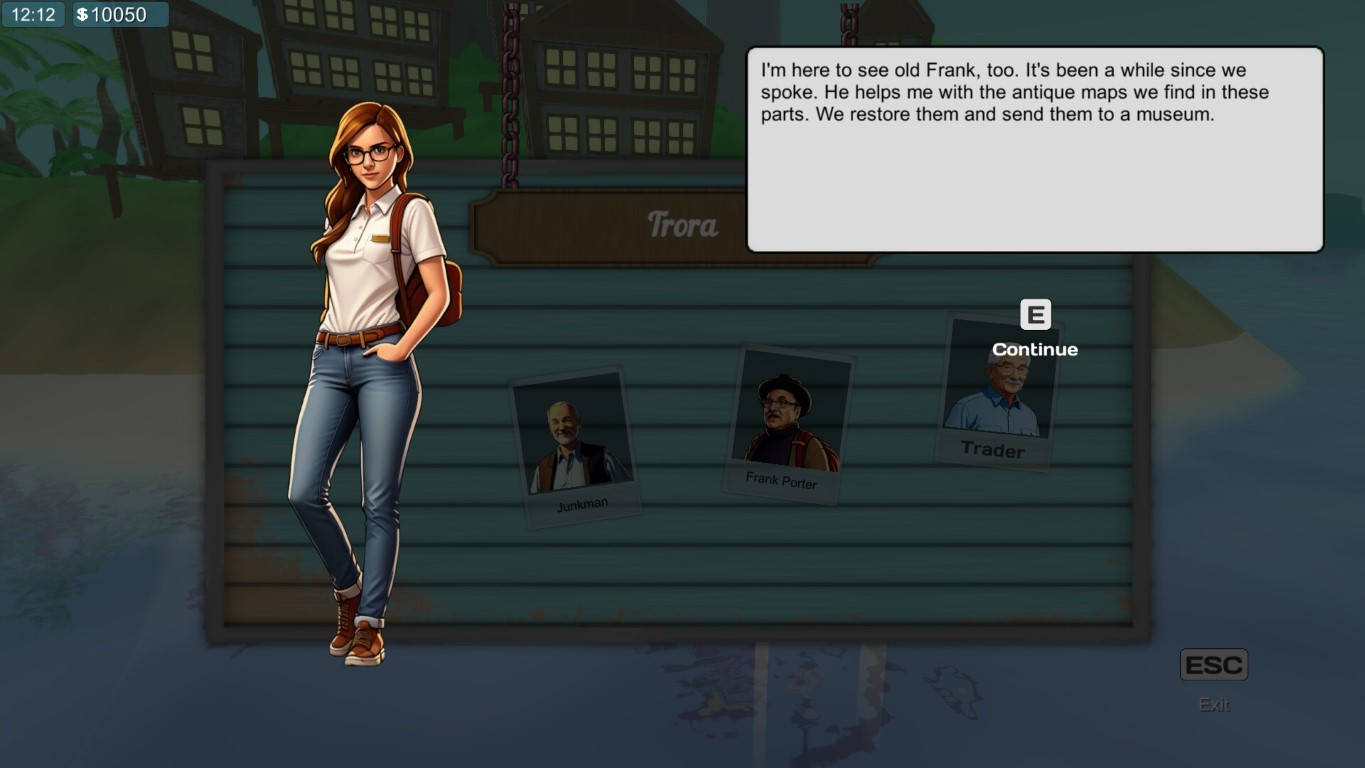This screenshot has height=768, width=1365.
Task: Click the E key icon above Continue
Action: click(1034, 315)
